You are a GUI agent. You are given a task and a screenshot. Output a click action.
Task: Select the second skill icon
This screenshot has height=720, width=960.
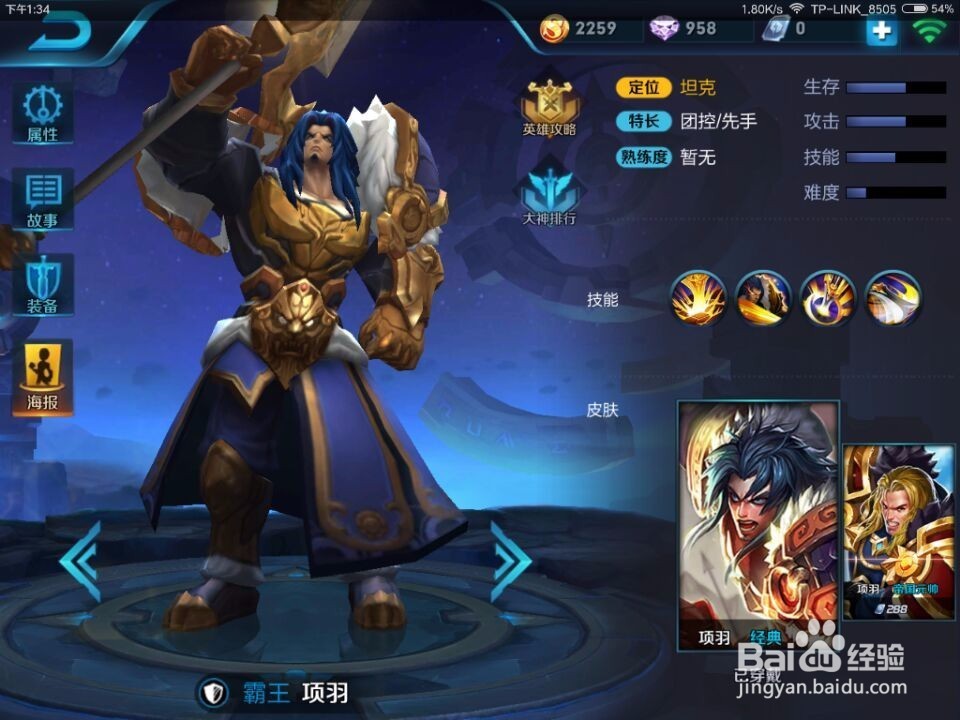tap(763, 297)
